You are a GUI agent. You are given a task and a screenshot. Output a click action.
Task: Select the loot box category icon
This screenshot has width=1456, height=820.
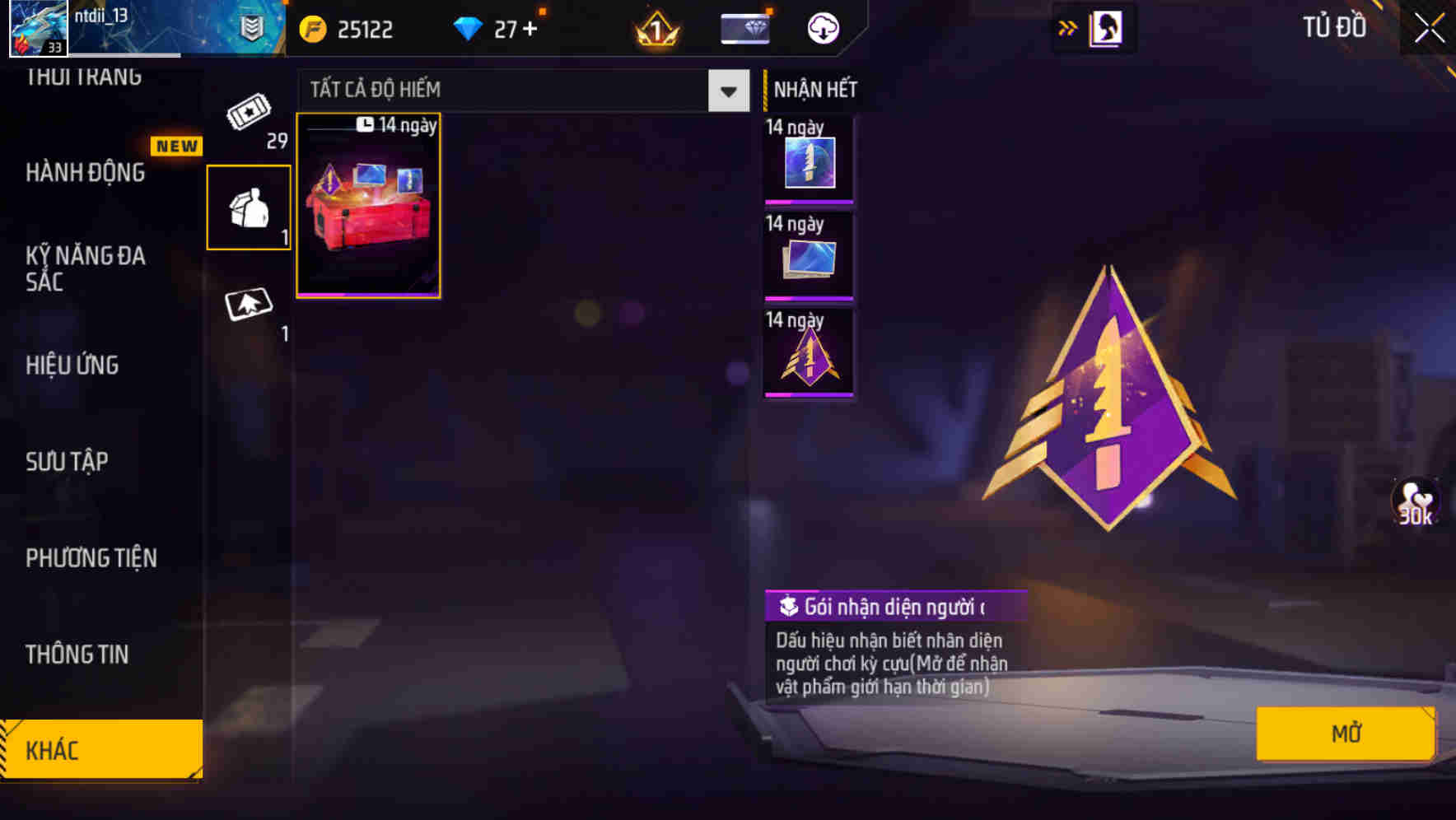248,204
